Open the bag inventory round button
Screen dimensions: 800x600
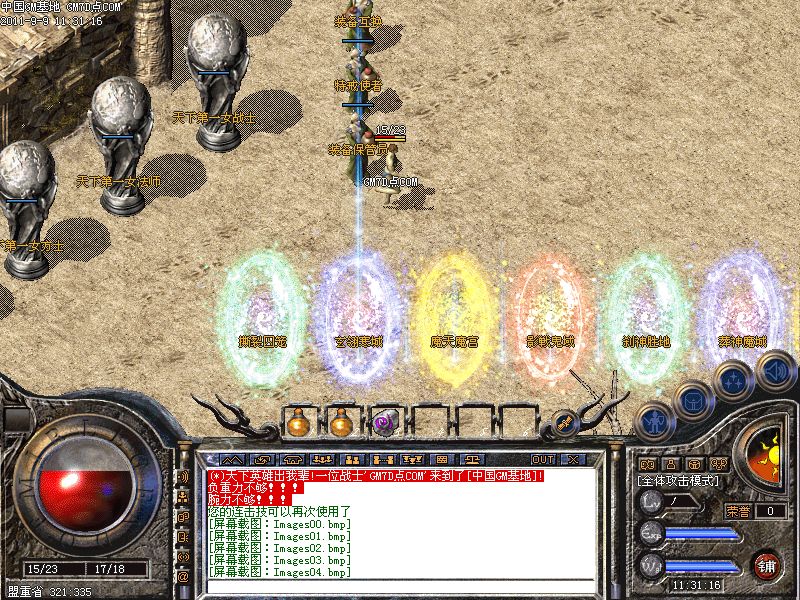(x=691, y=400)
